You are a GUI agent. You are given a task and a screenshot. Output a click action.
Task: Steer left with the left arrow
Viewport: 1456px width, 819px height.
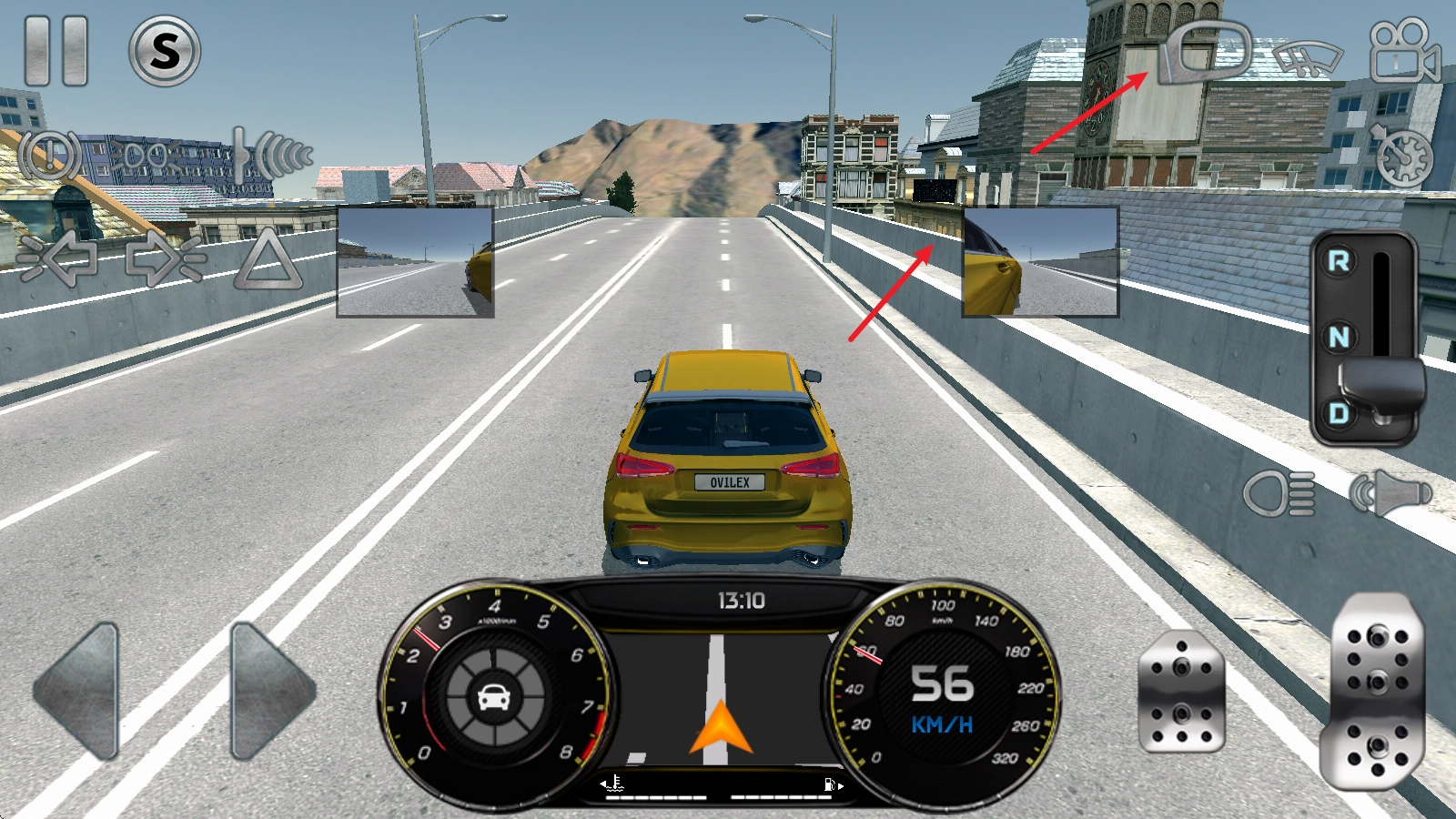tap(78, 691)
